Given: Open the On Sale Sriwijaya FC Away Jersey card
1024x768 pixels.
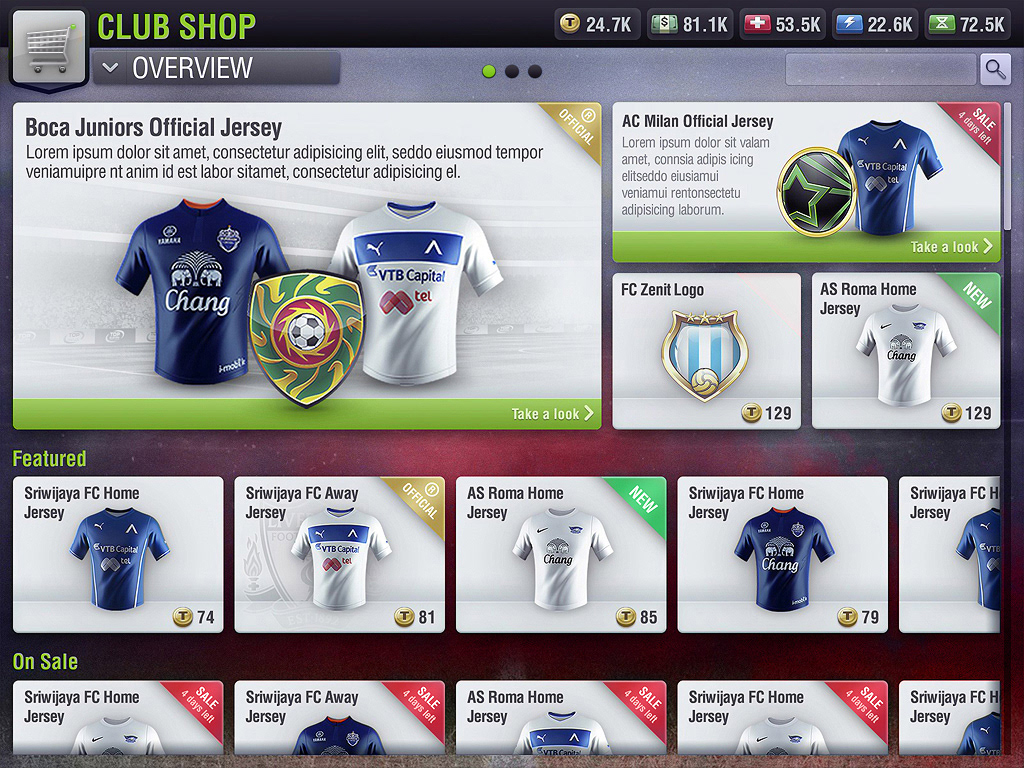Looking at the screenshot, I should [x=339, y=718].
